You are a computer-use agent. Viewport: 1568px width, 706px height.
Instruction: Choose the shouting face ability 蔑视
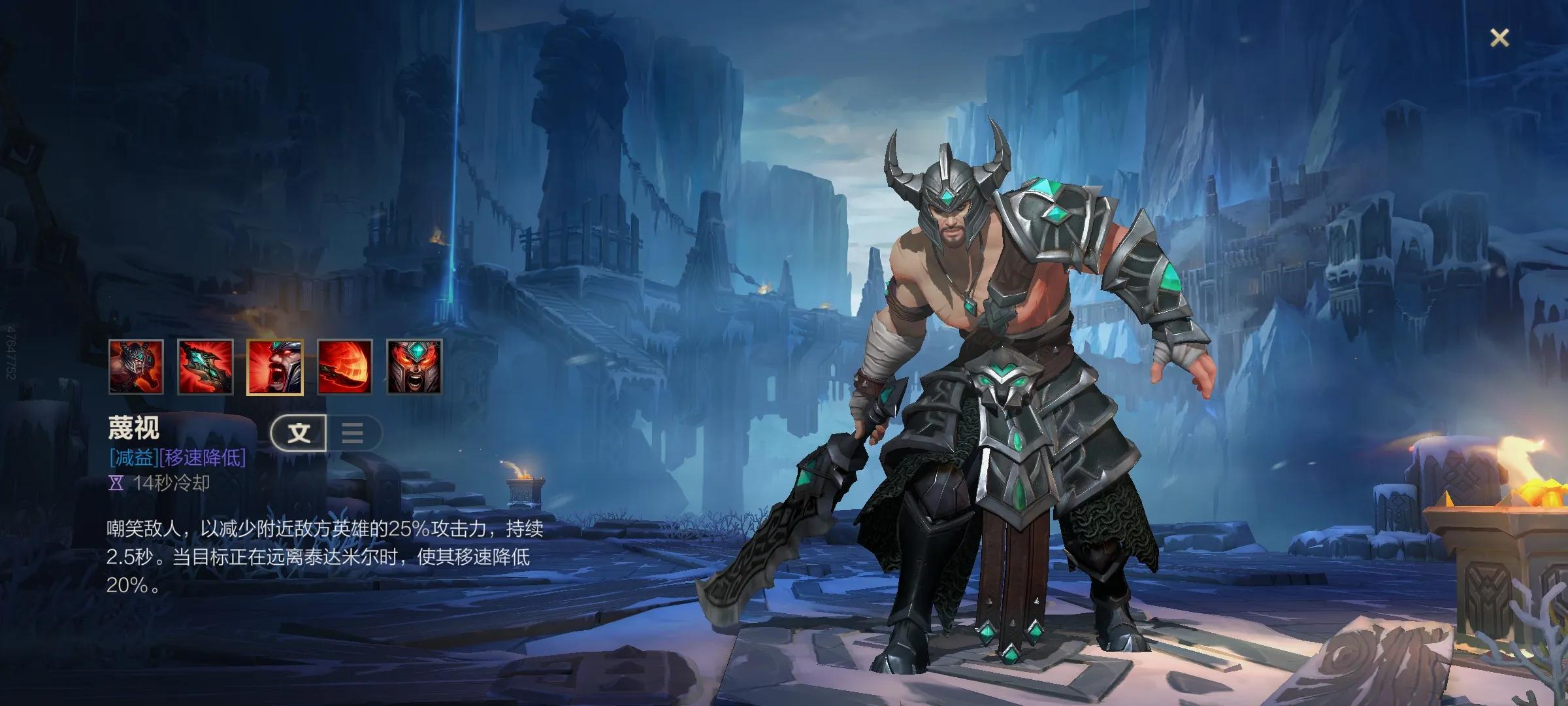(274, 367)
